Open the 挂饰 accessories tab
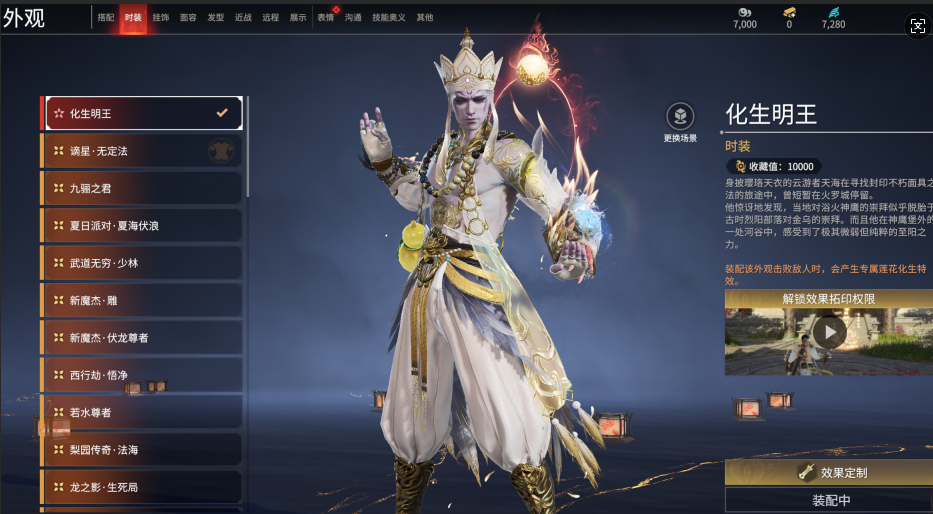The image size is (933, 514). pos(161,18)
